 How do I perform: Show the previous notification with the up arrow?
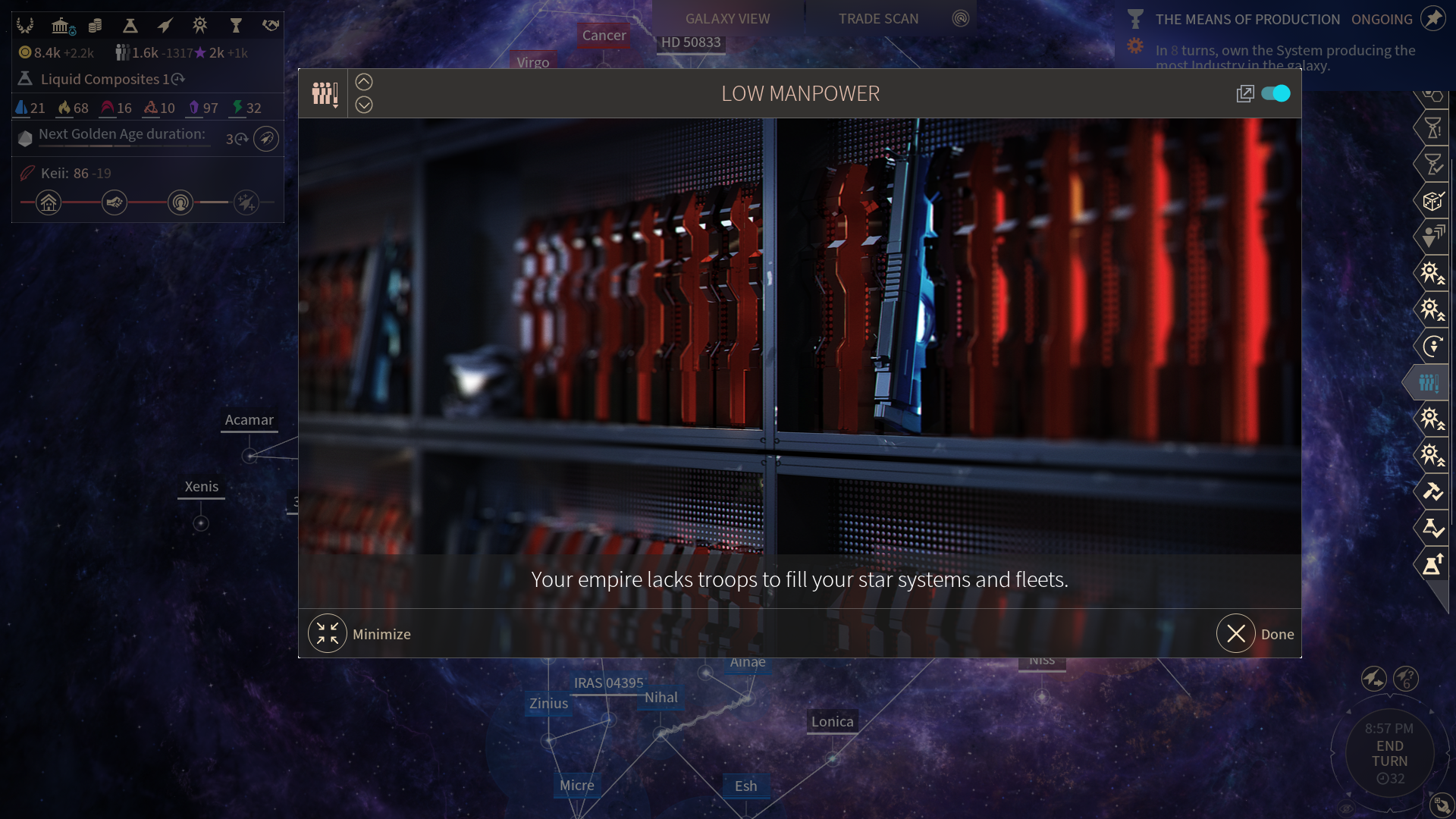(364, 82)
